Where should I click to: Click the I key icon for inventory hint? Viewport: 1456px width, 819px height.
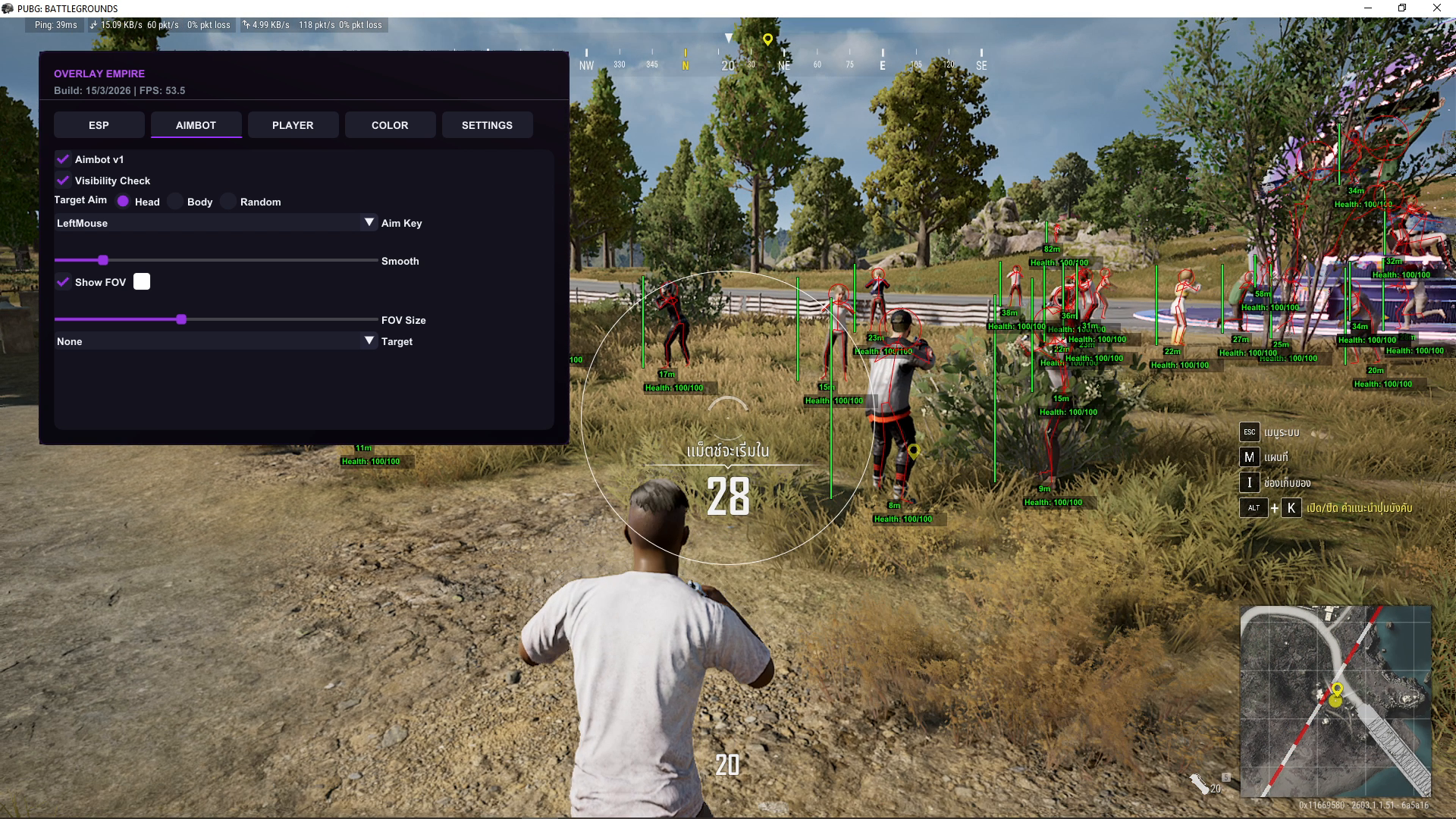click(1248, 482)
